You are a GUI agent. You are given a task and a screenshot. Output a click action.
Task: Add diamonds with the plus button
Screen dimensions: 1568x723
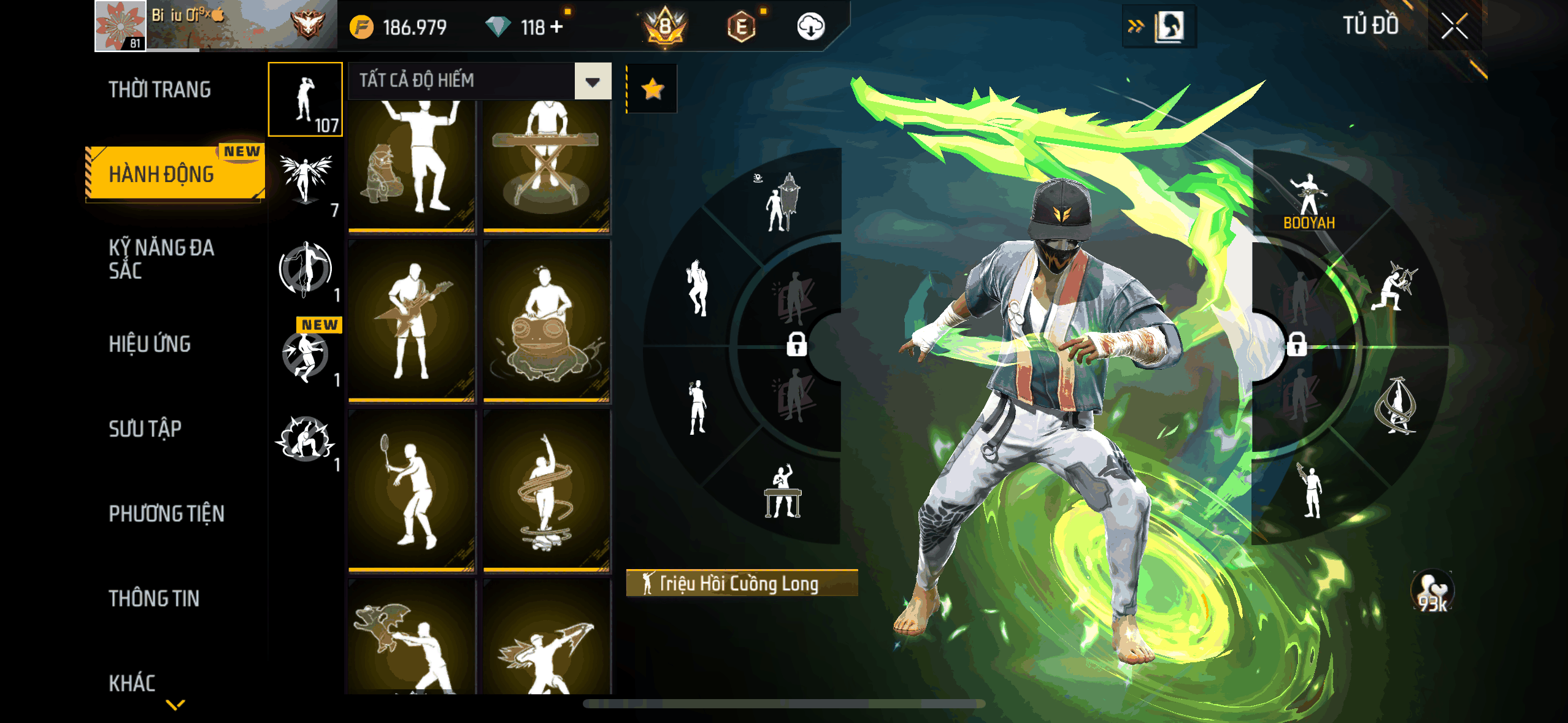[556, 27]
